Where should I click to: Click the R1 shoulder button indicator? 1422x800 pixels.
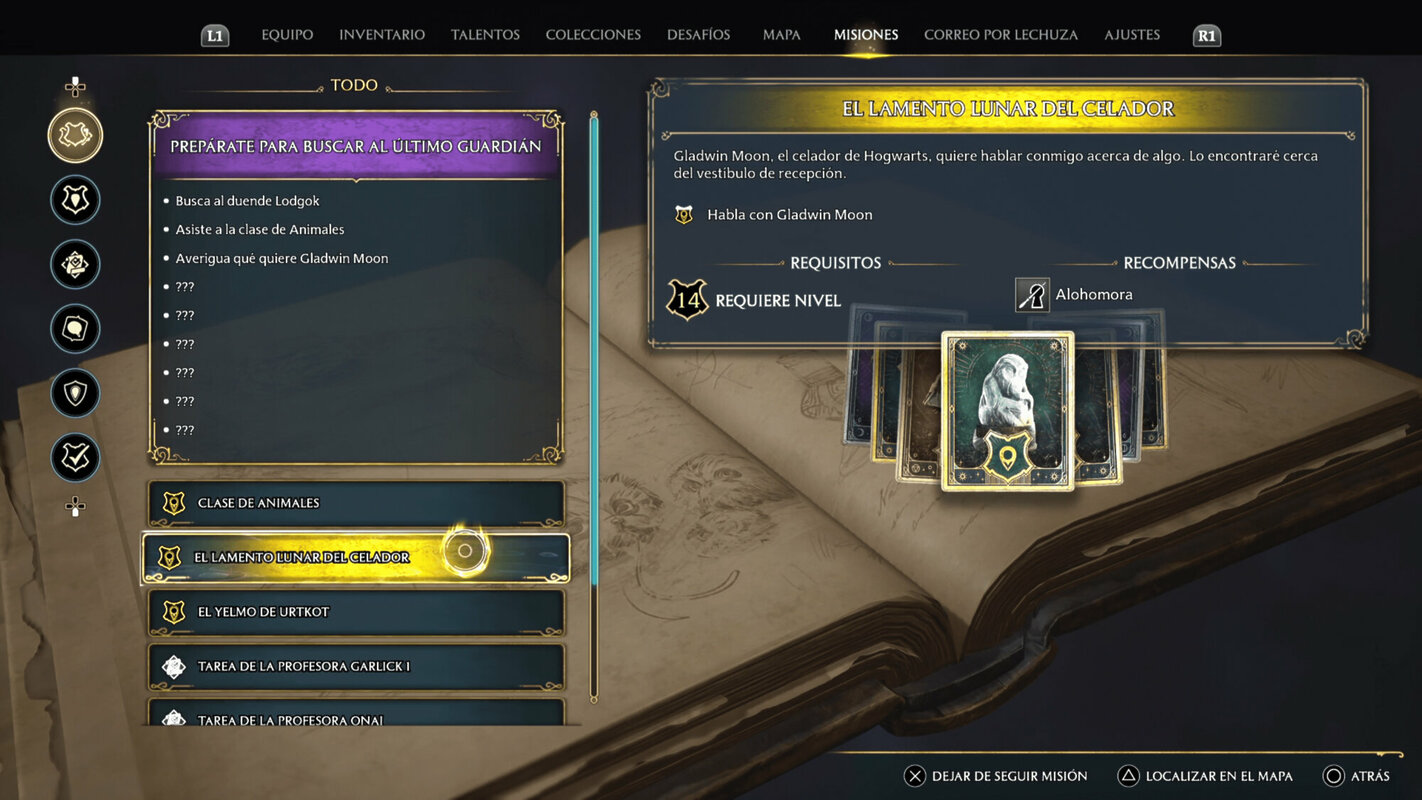1206,34
